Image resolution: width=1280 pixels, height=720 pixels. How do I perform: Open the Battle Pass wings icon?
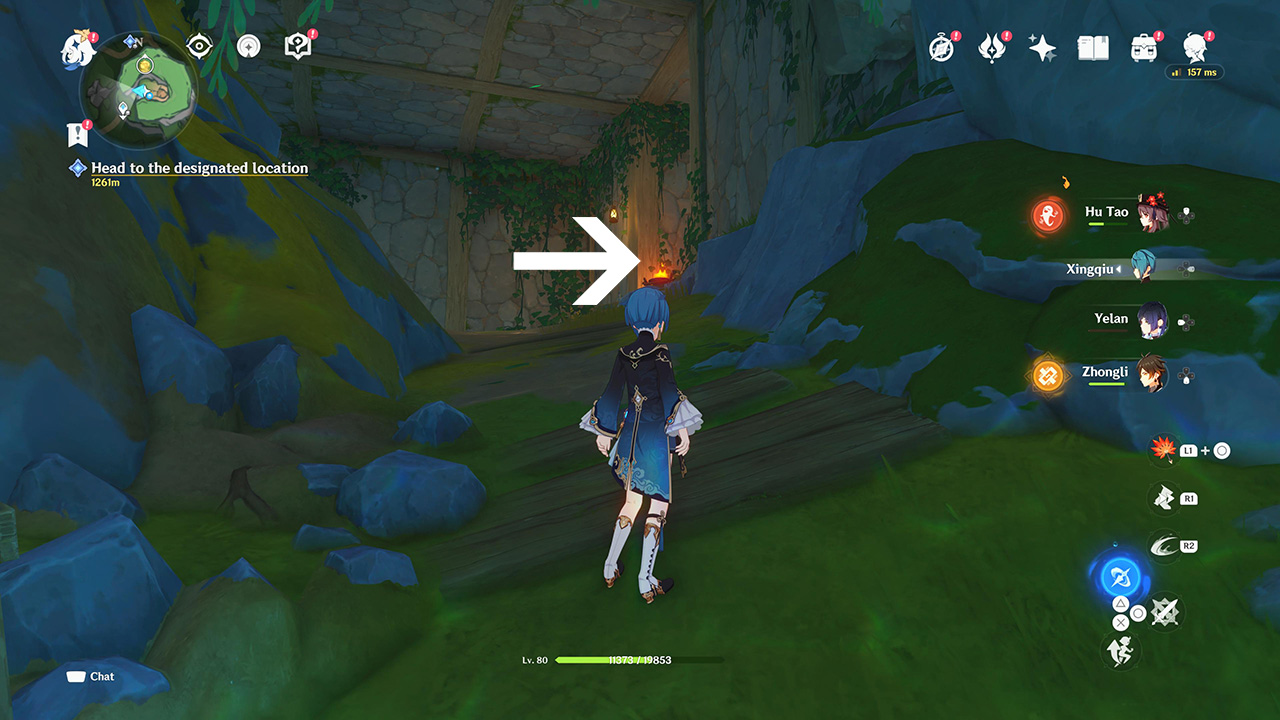tap(992, 47)
